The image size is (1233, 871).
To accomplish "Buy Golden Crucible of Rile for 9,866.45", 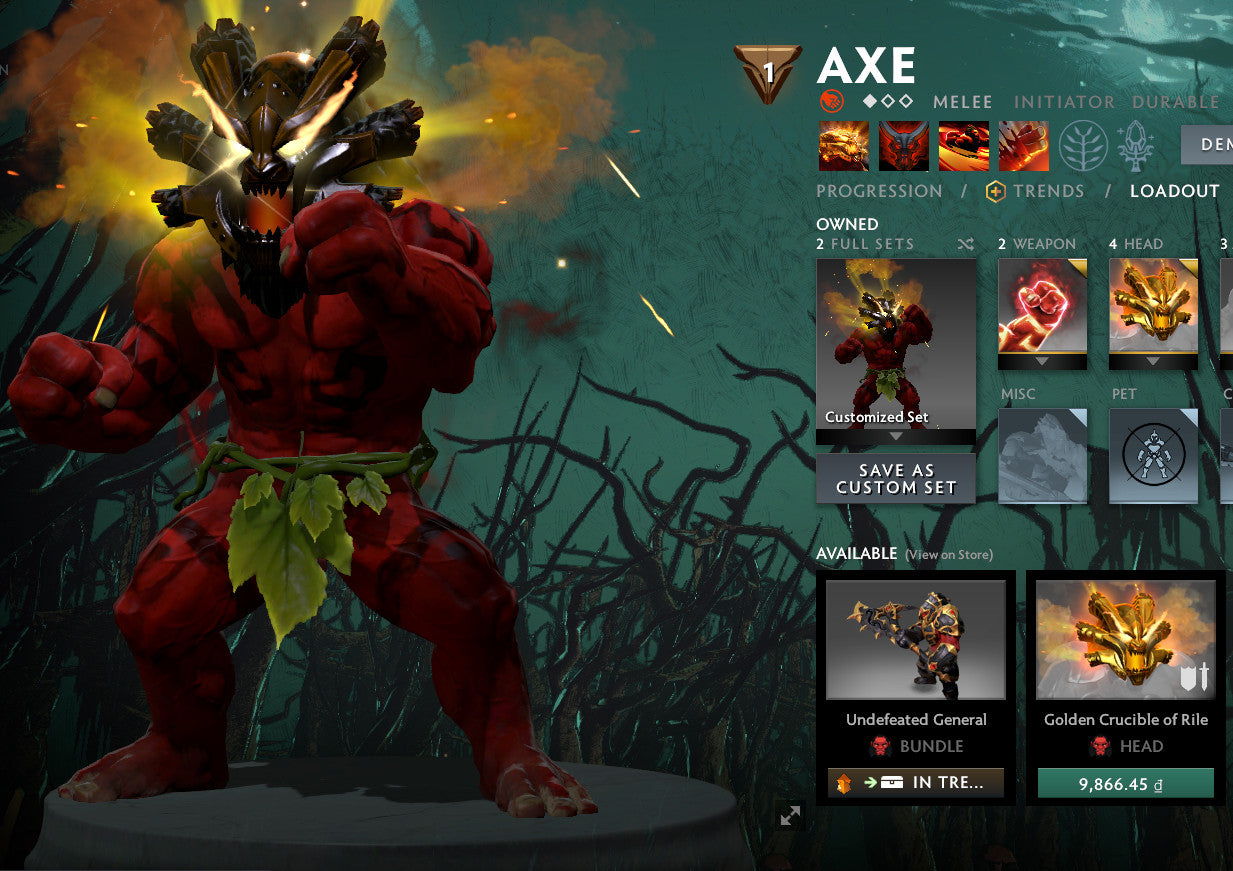I will [x=1125, y=784].
